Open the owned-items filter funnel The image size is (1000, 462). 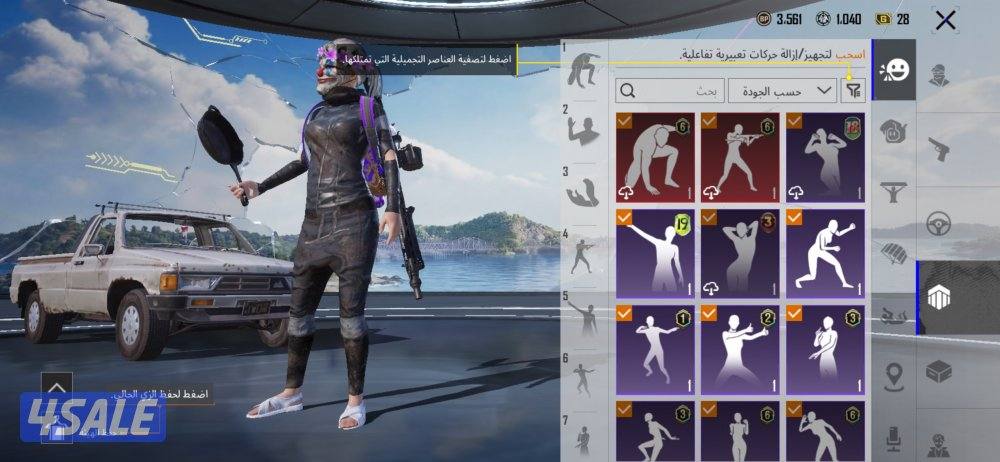pos(853,91)
